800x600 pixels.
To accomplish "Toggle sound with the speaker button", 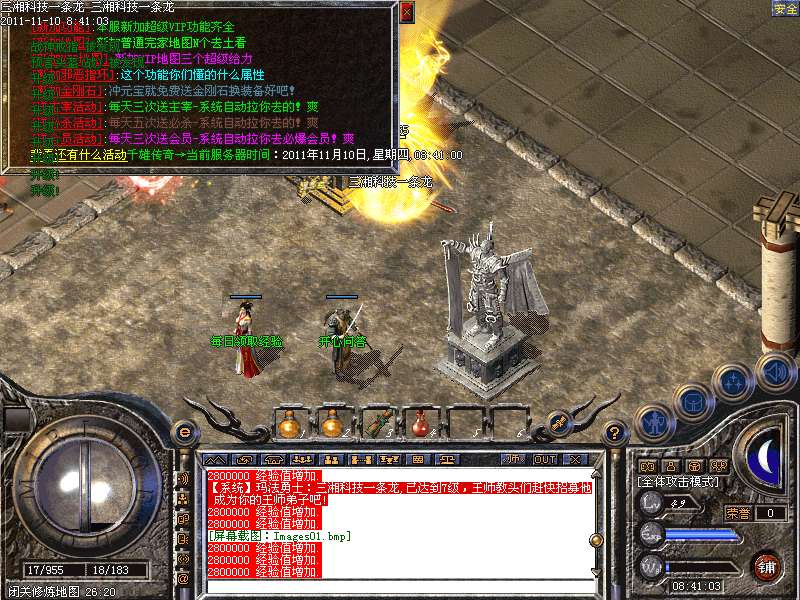I will pyautogui.click(x=774, y=371).
